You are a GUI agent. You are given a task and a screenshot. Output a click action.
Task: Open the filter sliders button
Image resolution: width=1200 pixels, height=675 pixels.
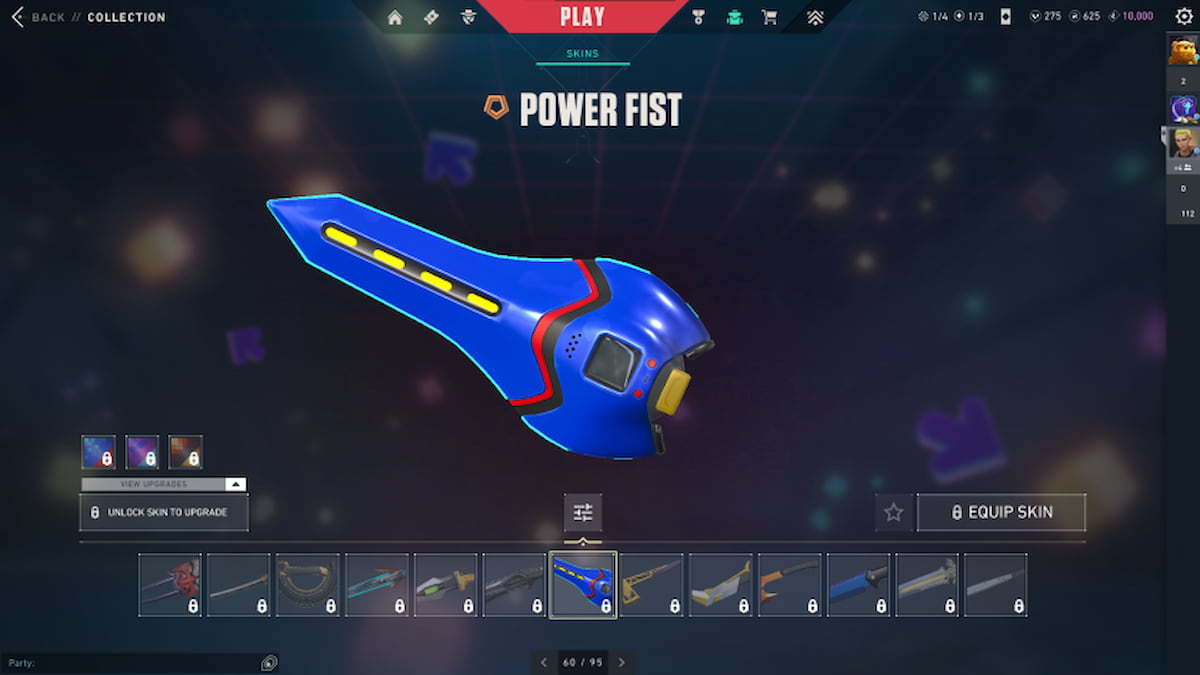coord(583,512)
